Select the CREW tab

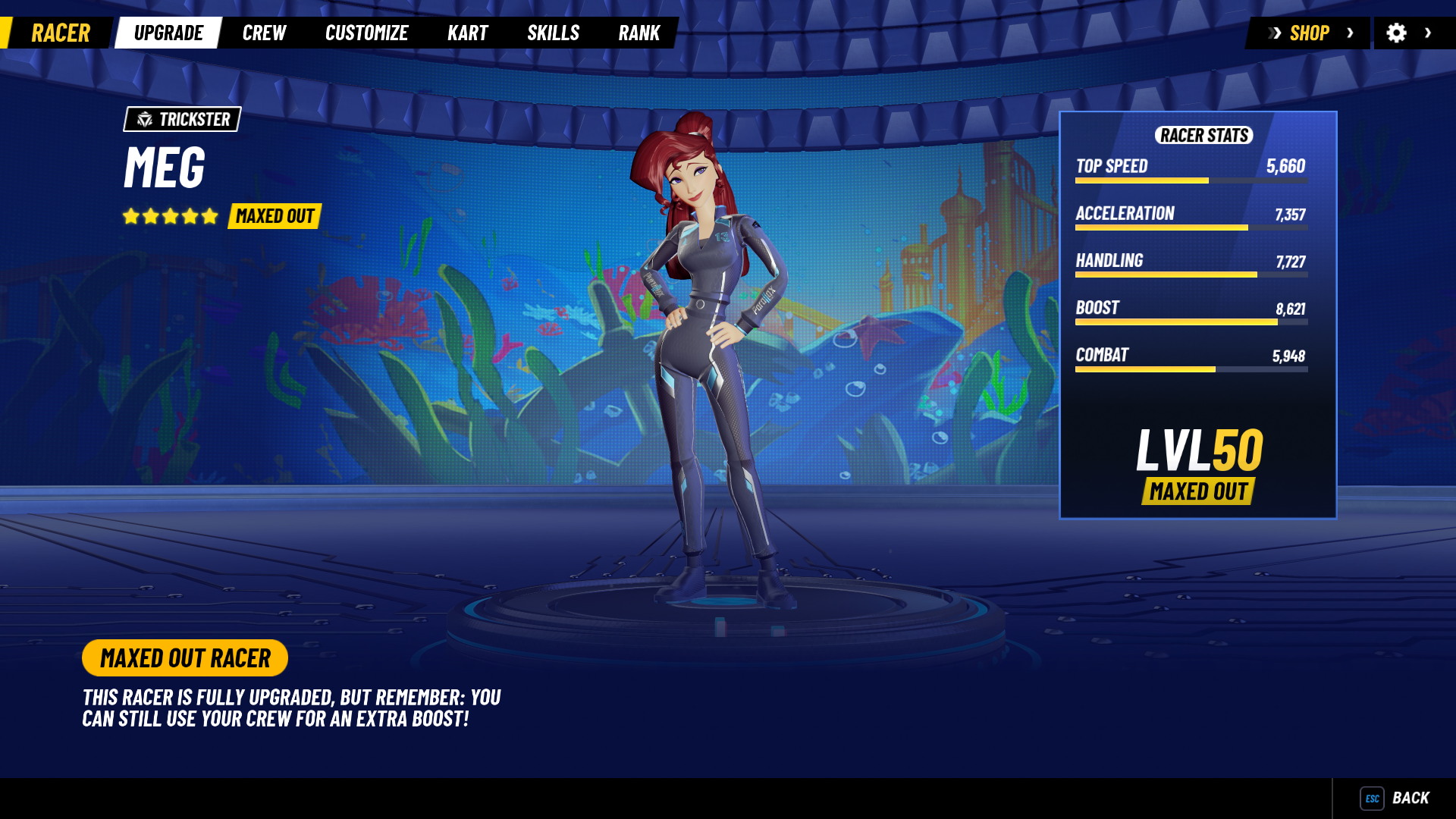264,33
